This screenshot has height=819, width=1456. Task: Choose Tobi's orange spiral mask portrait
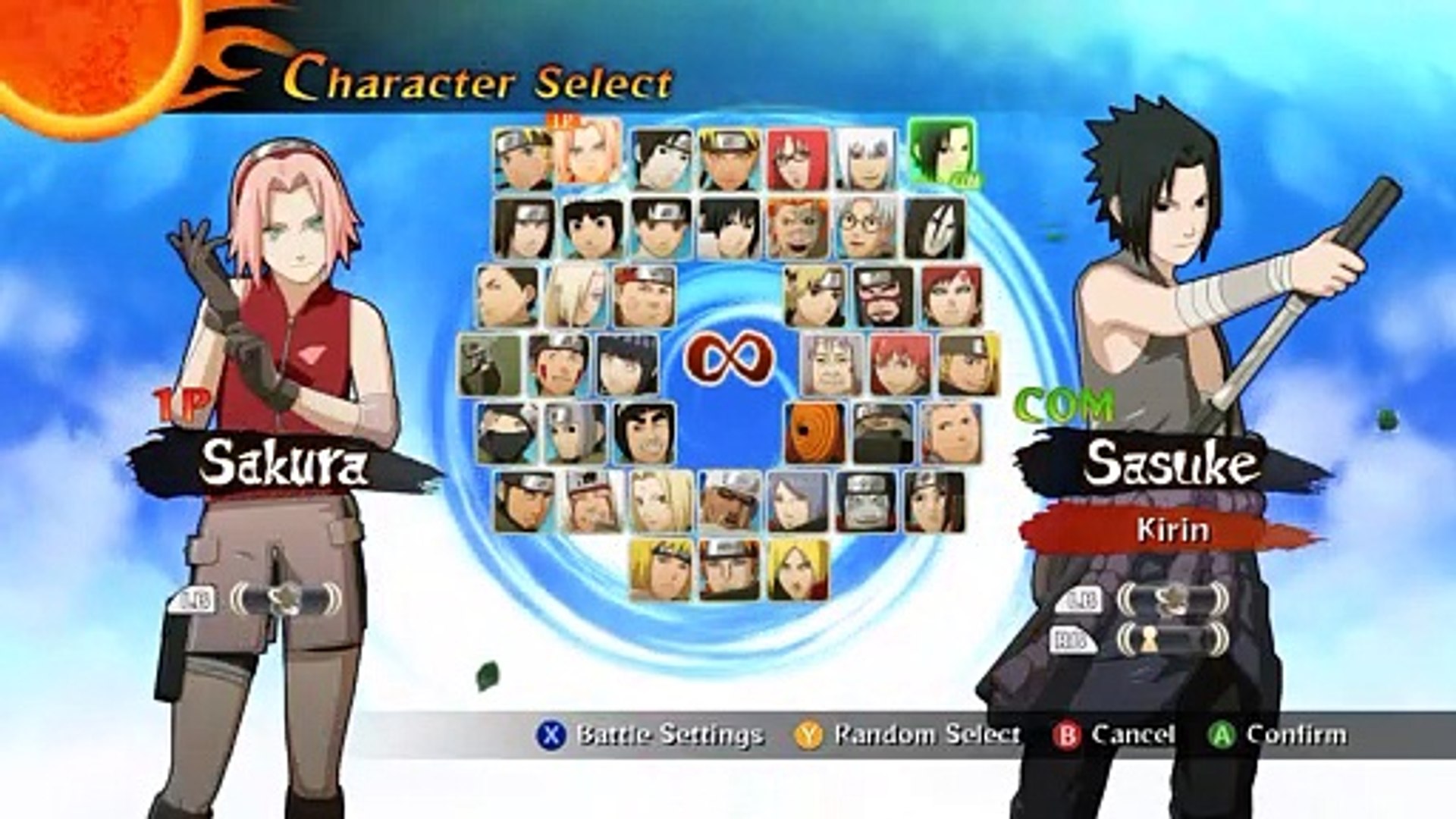click(x=814, y=433)
